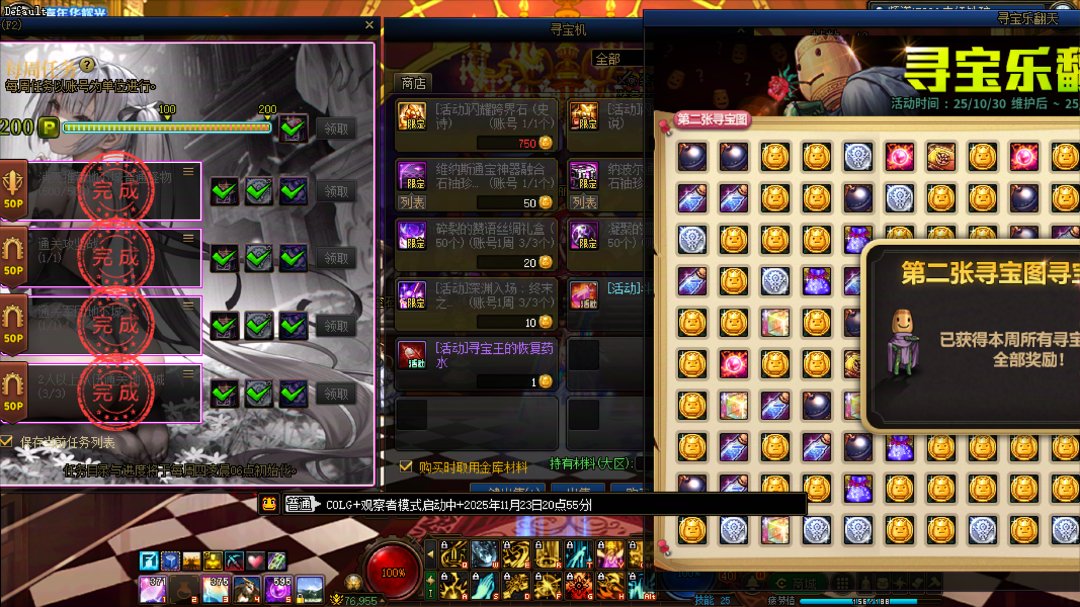Claim the 200-point weekly reward
Screen dimensions: 1080x607
(336, 128)
